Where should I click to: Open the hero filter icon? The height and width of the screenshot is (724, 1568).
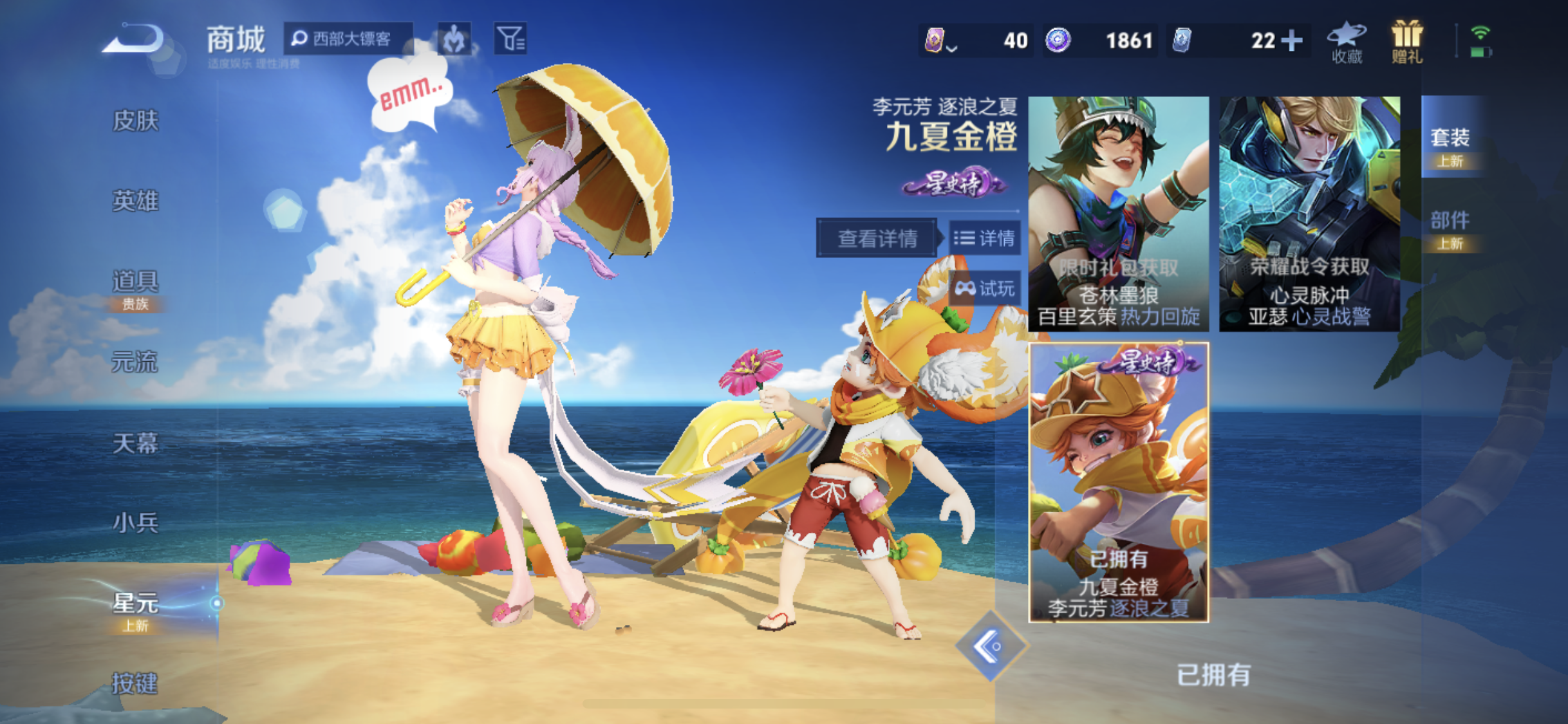pyautogui.click(x=454, y=39)
